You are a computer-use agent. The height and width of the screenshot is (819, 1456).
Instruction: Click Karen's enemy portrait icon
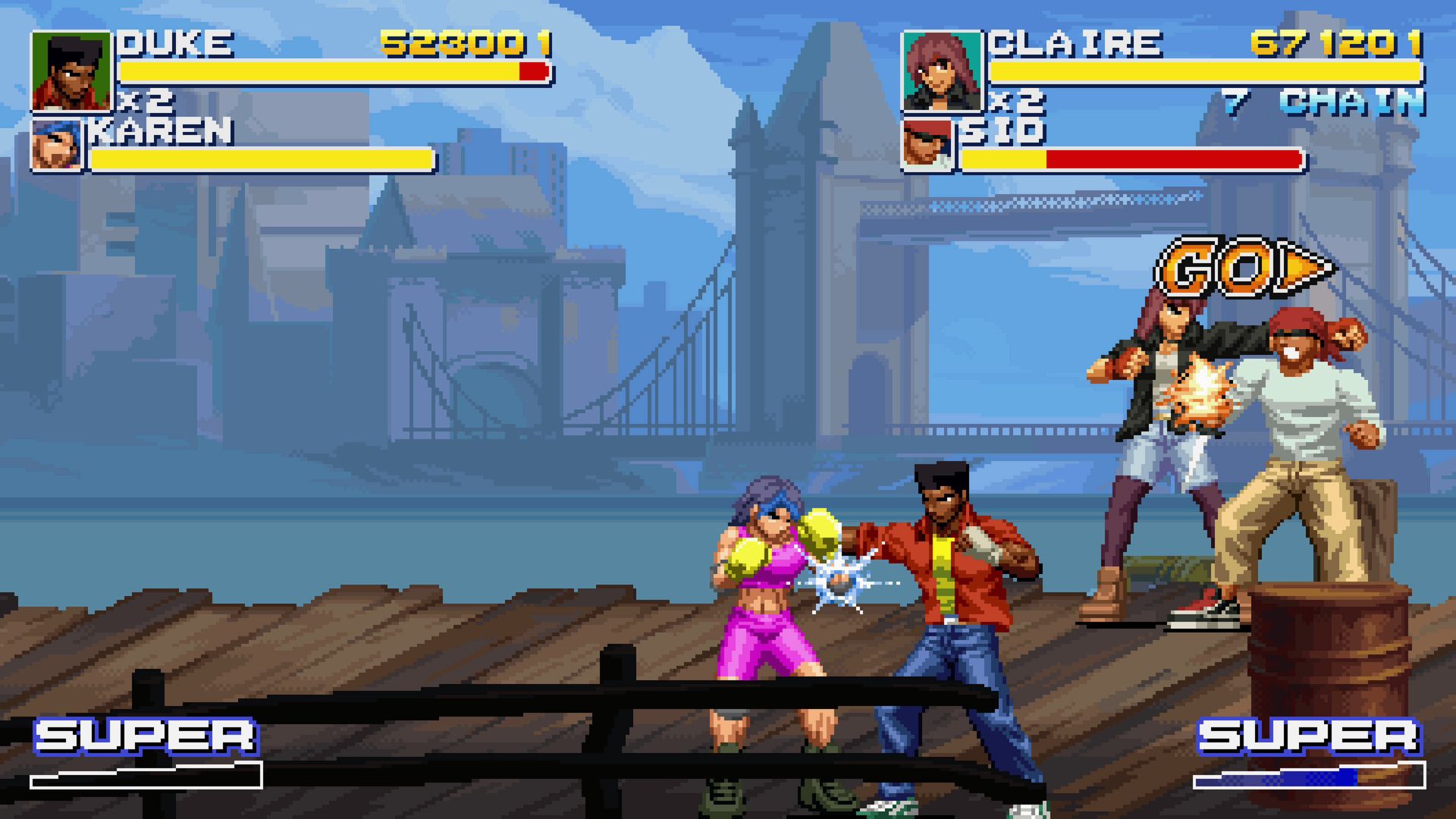(58, 146)
